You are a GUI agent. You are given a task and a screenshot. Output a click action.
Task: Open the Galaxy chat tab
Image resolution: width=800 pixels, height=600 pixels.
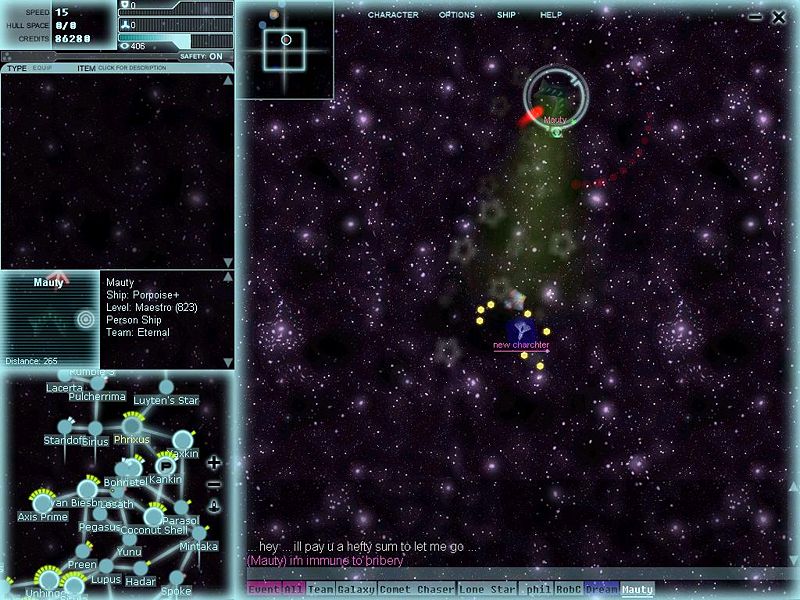point(356,590)
